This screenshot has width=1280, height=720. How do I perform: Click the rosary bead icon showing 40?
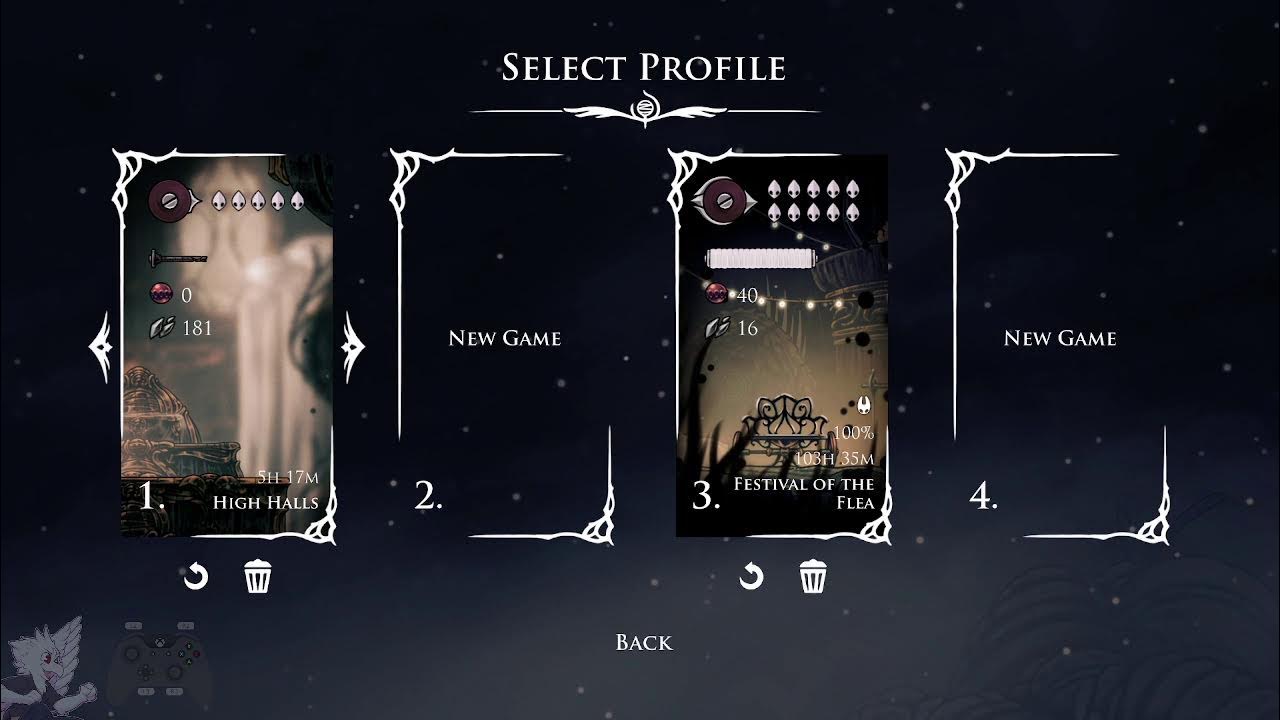click(x=717, y=295)
